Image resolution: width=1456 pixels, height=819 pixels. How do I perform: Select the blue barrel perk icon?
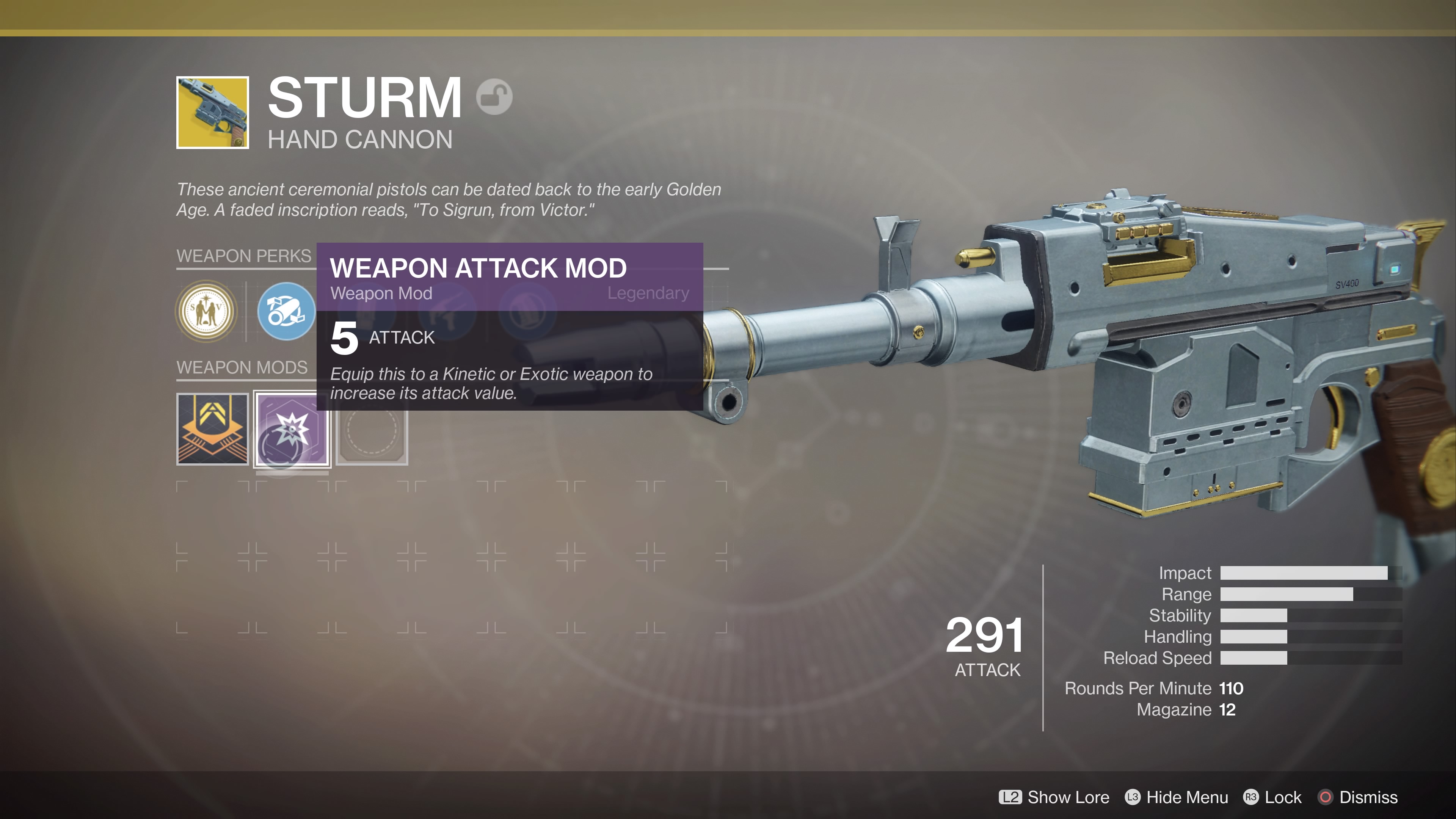[286, 311]
